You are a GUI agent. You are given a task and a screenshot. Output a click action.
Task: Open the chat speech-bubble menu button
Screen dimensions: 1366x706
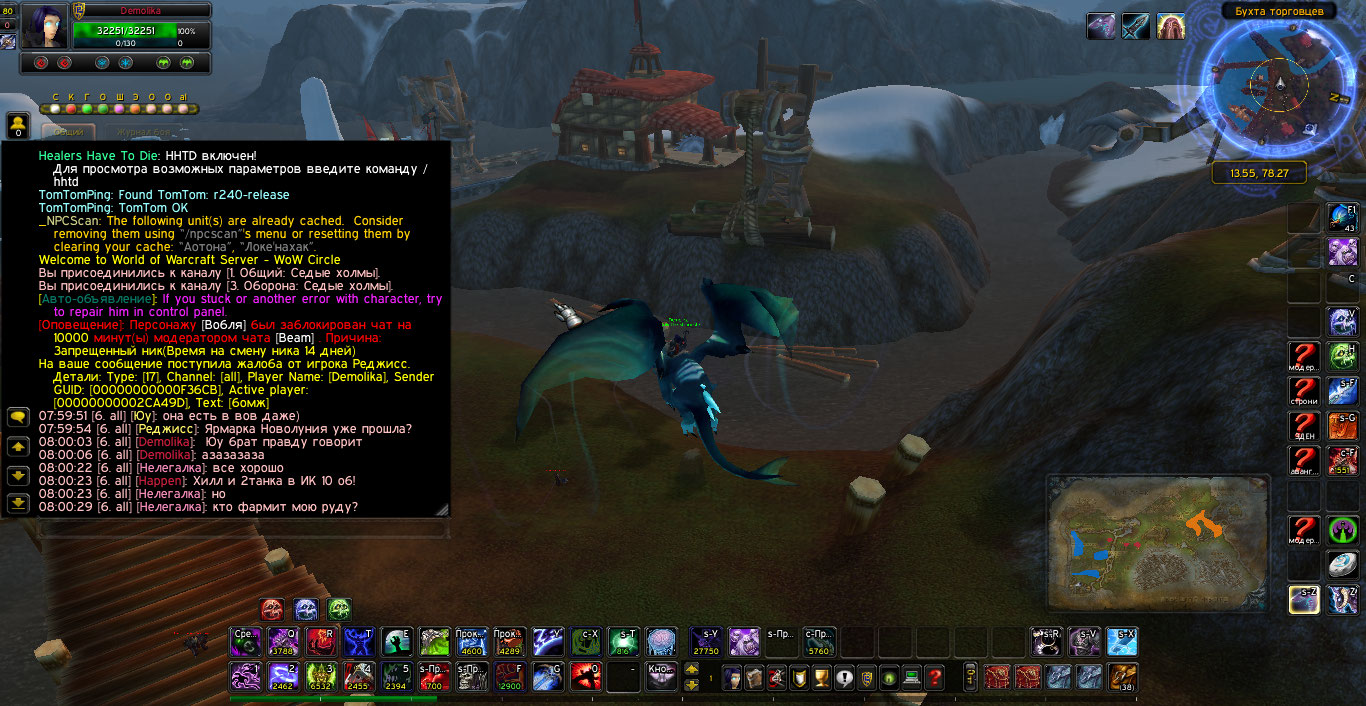[x=17, y=416]
